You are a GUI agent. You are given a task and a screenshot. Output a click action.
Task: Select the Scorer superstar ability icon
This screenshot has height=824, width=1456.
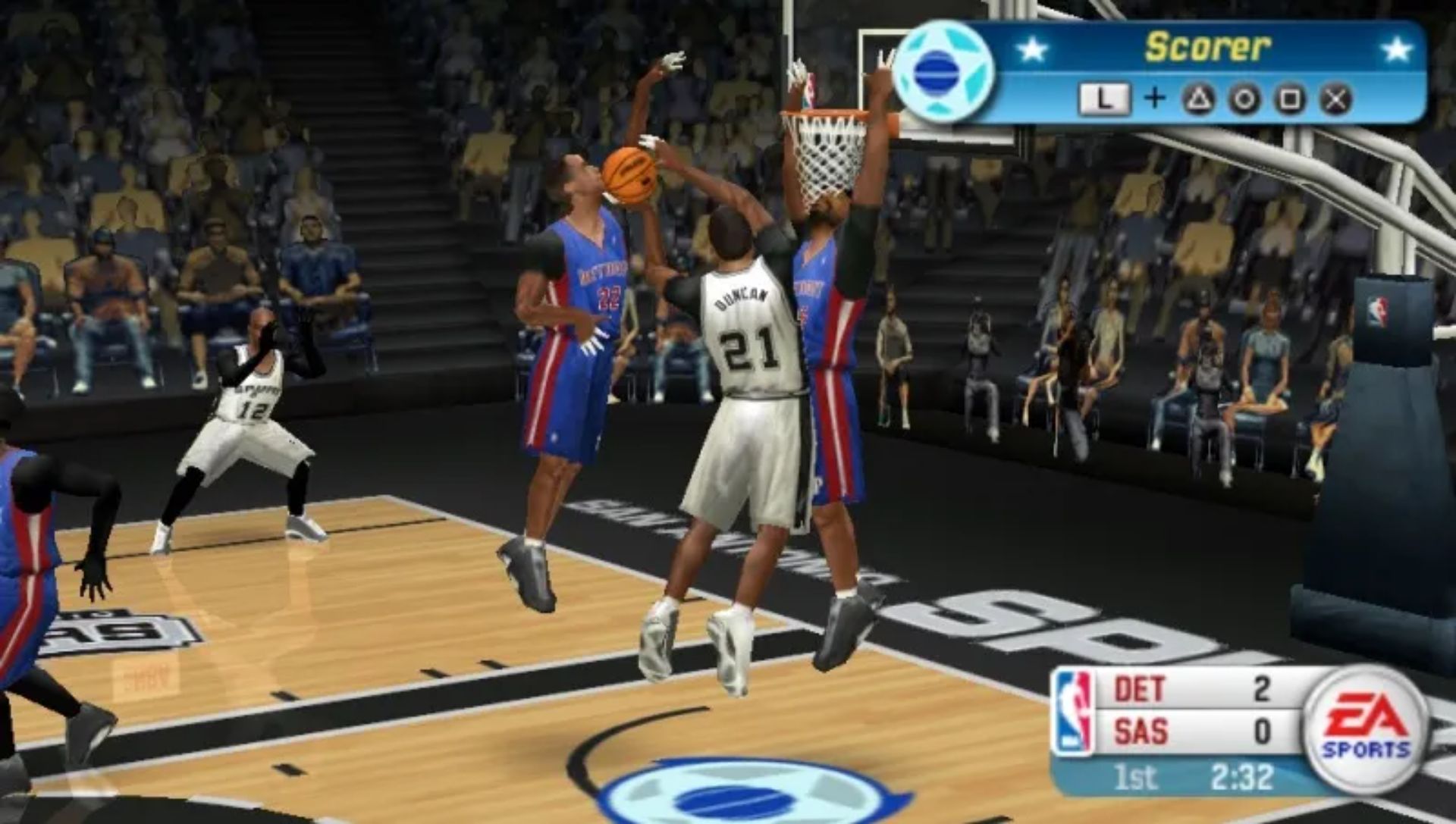tap(944, 72)
